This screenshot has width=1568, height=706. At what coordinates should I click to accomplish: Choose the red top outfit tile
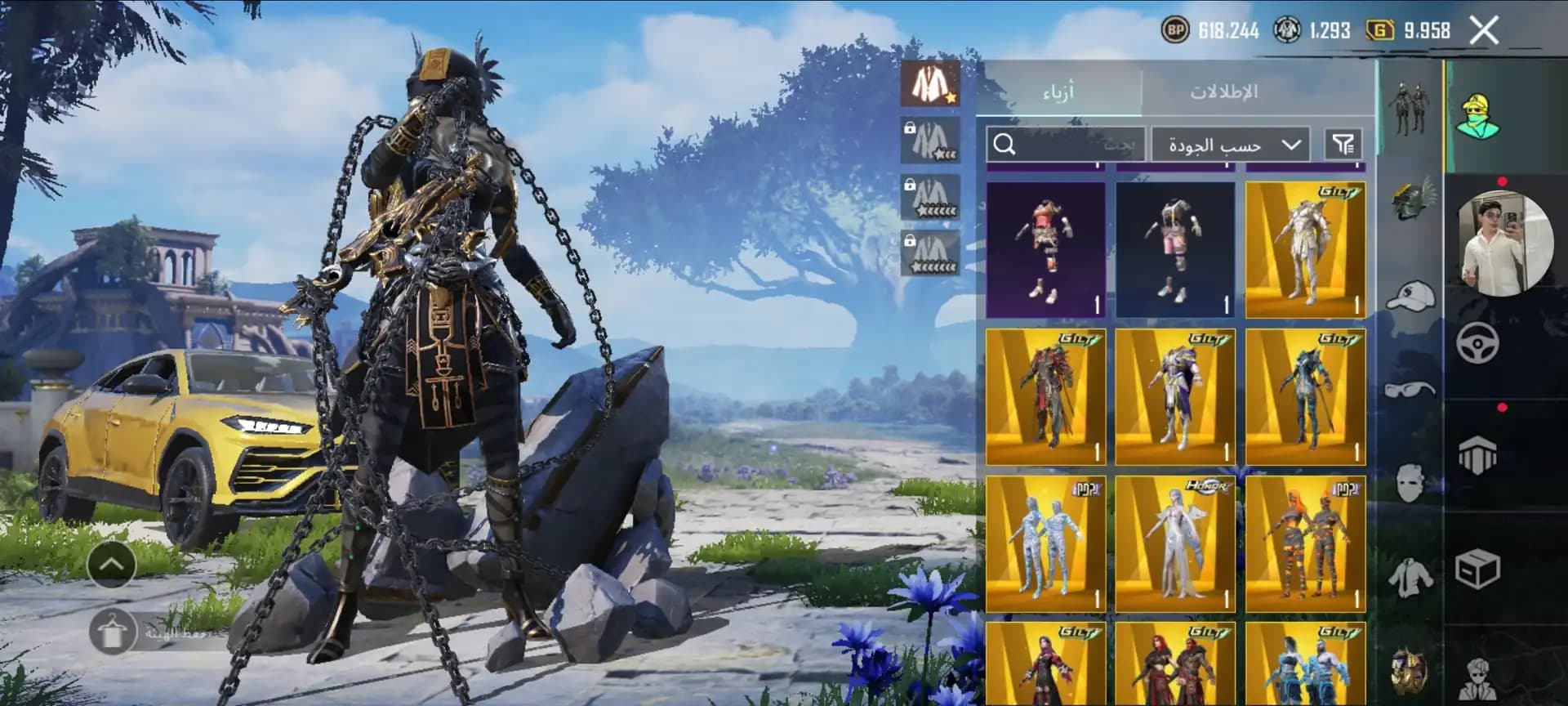point(1045,249)
